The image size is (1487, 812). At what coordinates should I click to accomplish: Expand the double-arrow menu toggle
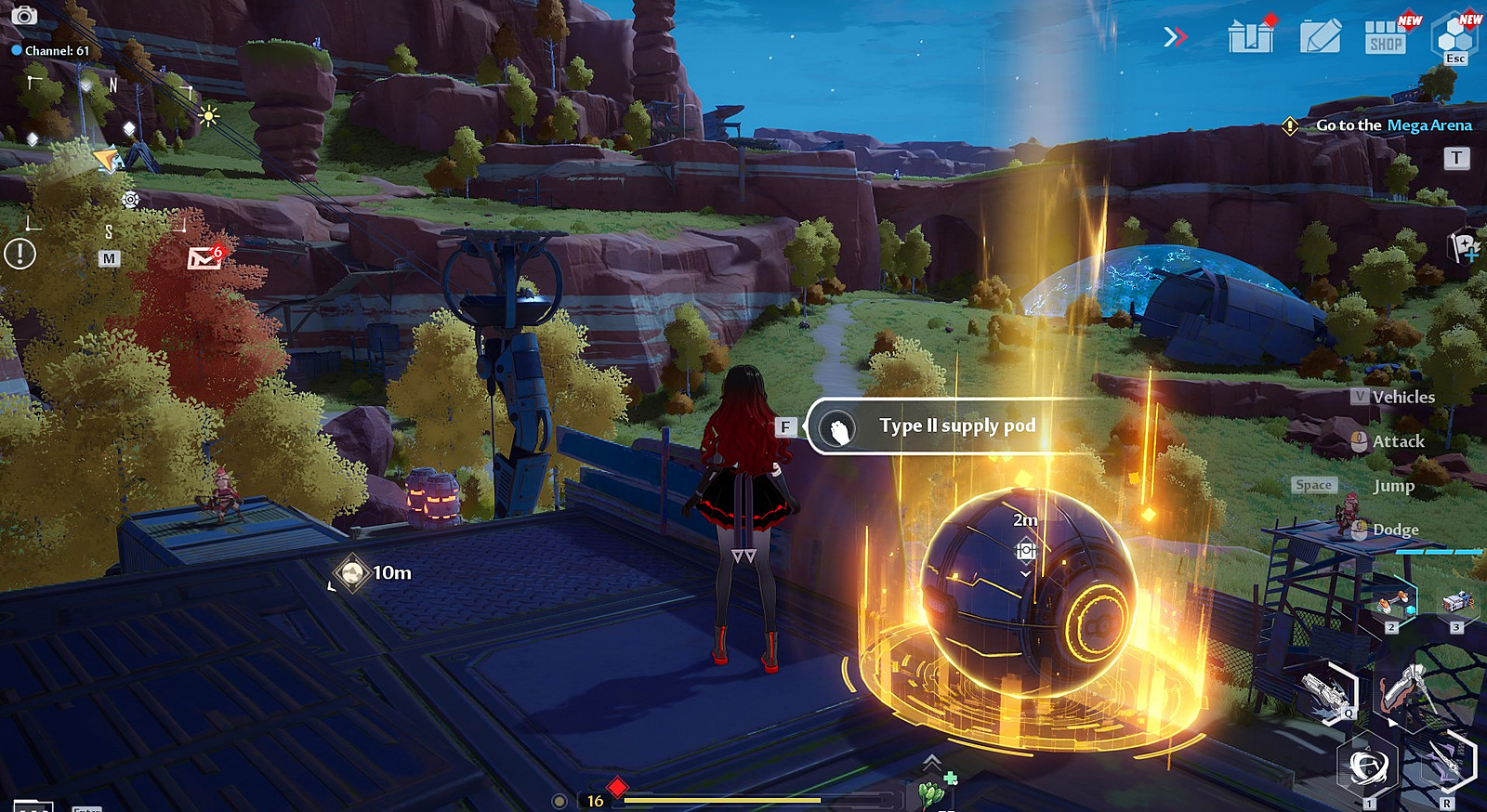(x=1175, y=37)
